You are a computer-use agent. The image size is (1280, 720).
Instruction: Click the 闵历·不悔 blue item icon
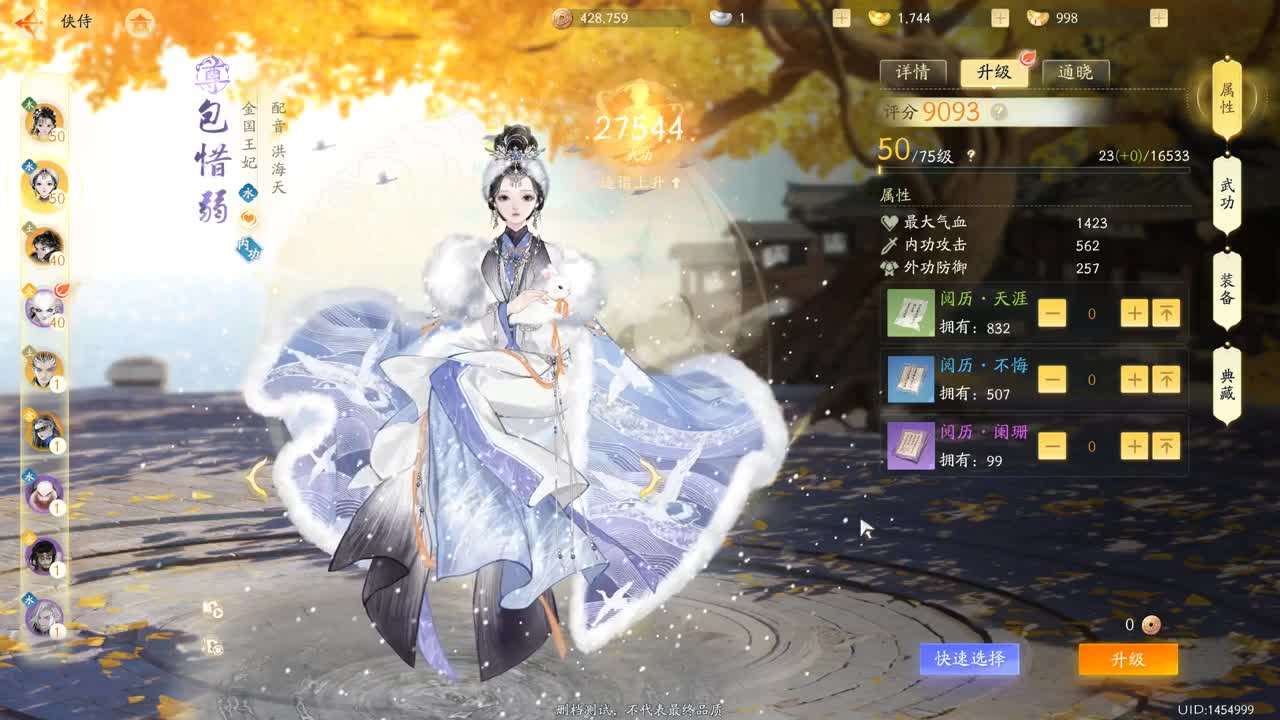click(911, 379)
